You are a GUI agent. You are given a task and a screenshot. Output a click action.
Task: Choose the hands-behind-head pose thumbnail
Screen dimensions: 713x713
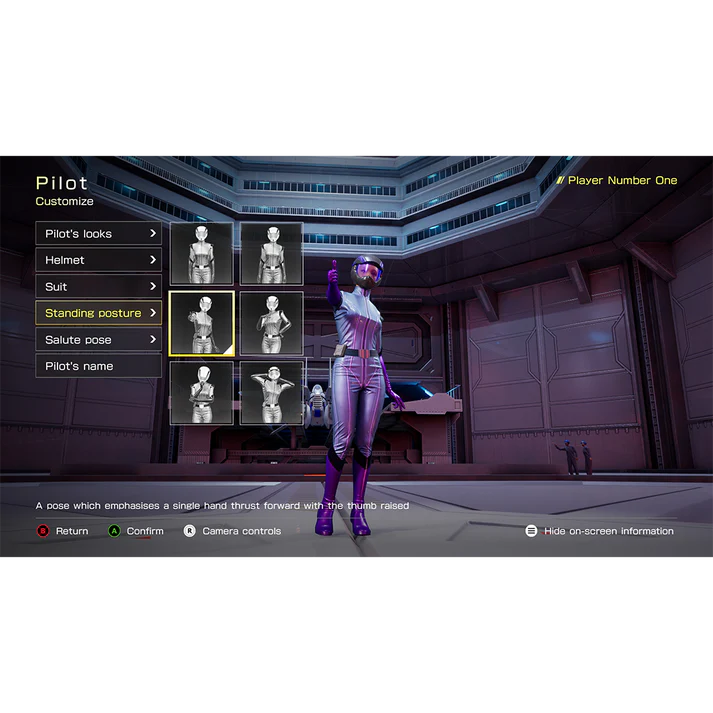click(x=271, y=393)
